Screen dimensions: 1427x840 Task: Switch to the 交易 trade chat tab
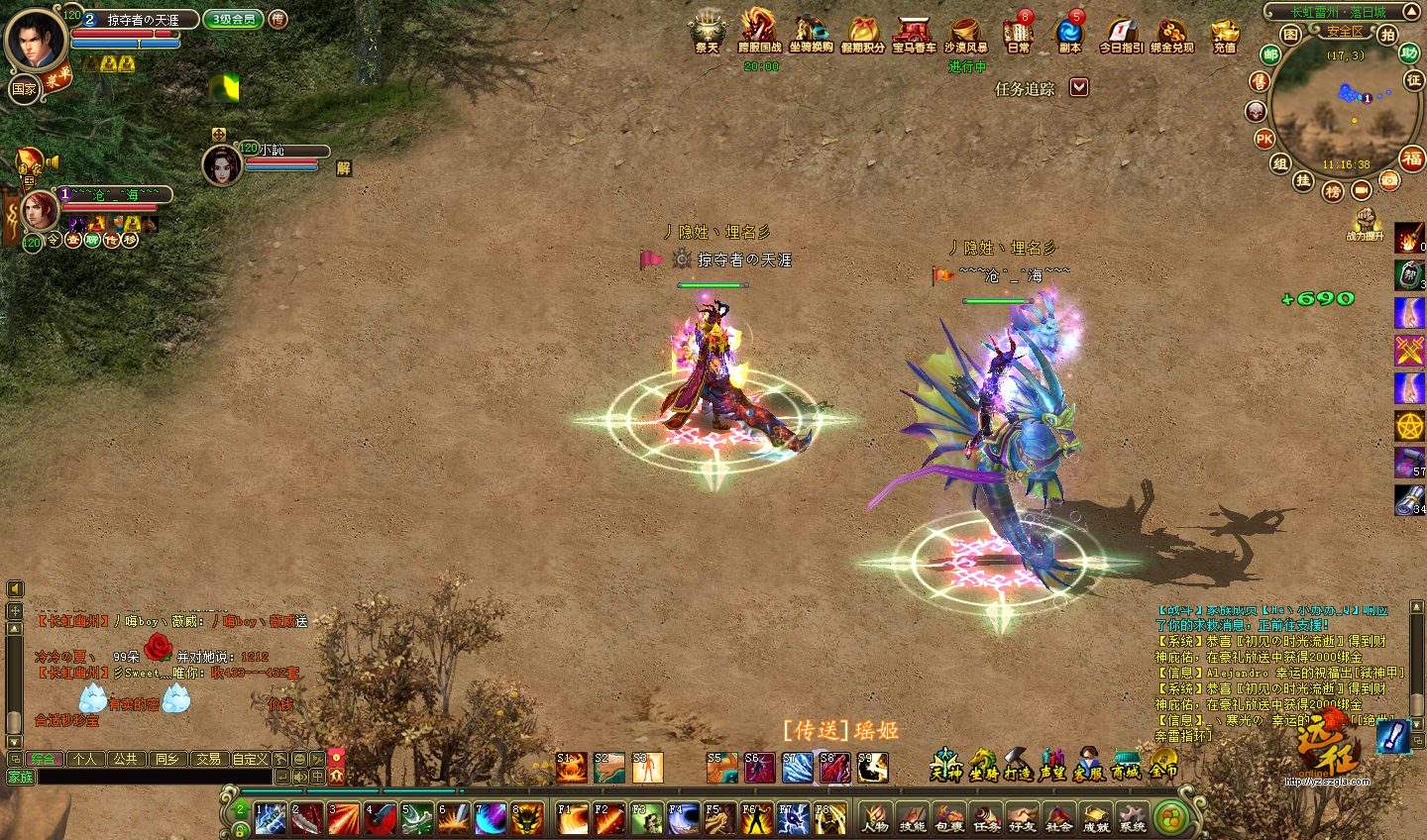[x=208, y=759]
